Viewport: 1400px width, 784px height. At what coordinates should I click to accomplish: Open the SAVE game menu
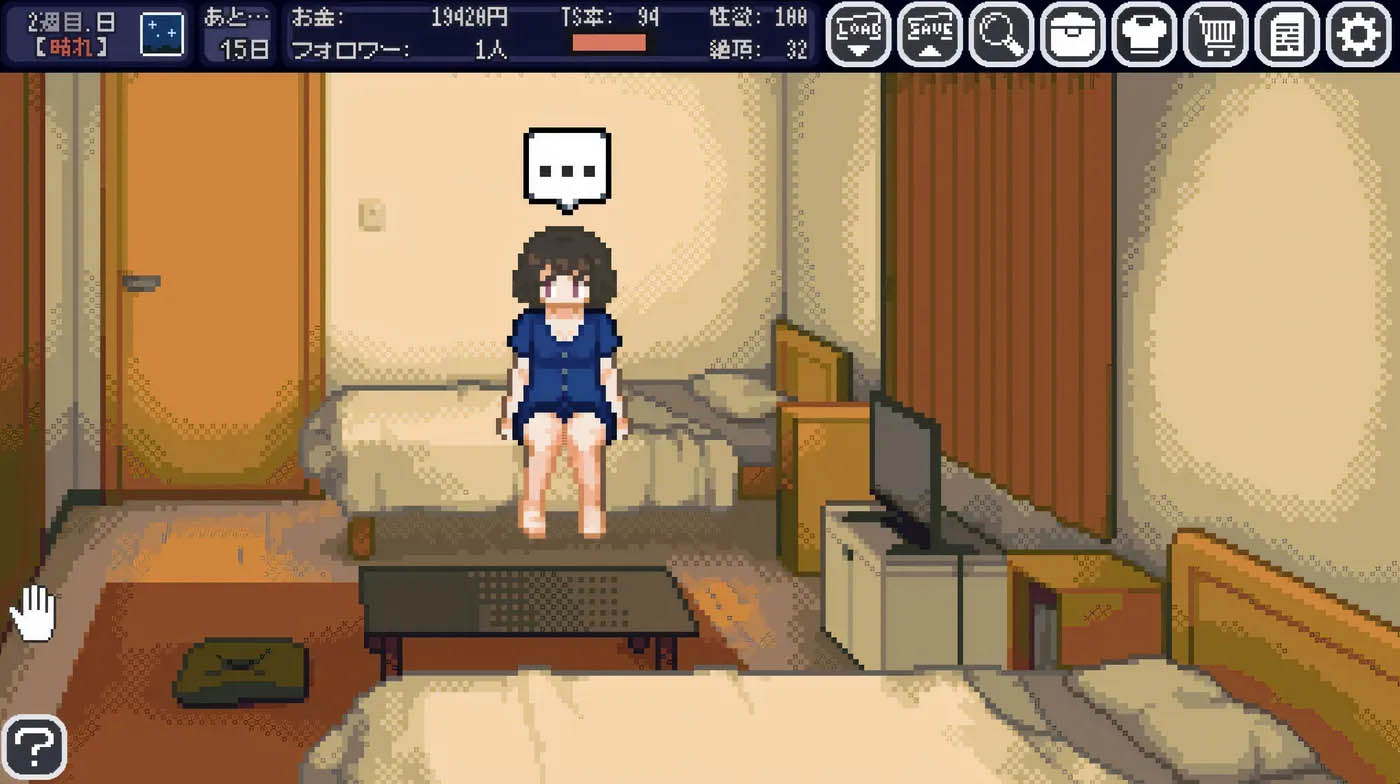[928, 33]
